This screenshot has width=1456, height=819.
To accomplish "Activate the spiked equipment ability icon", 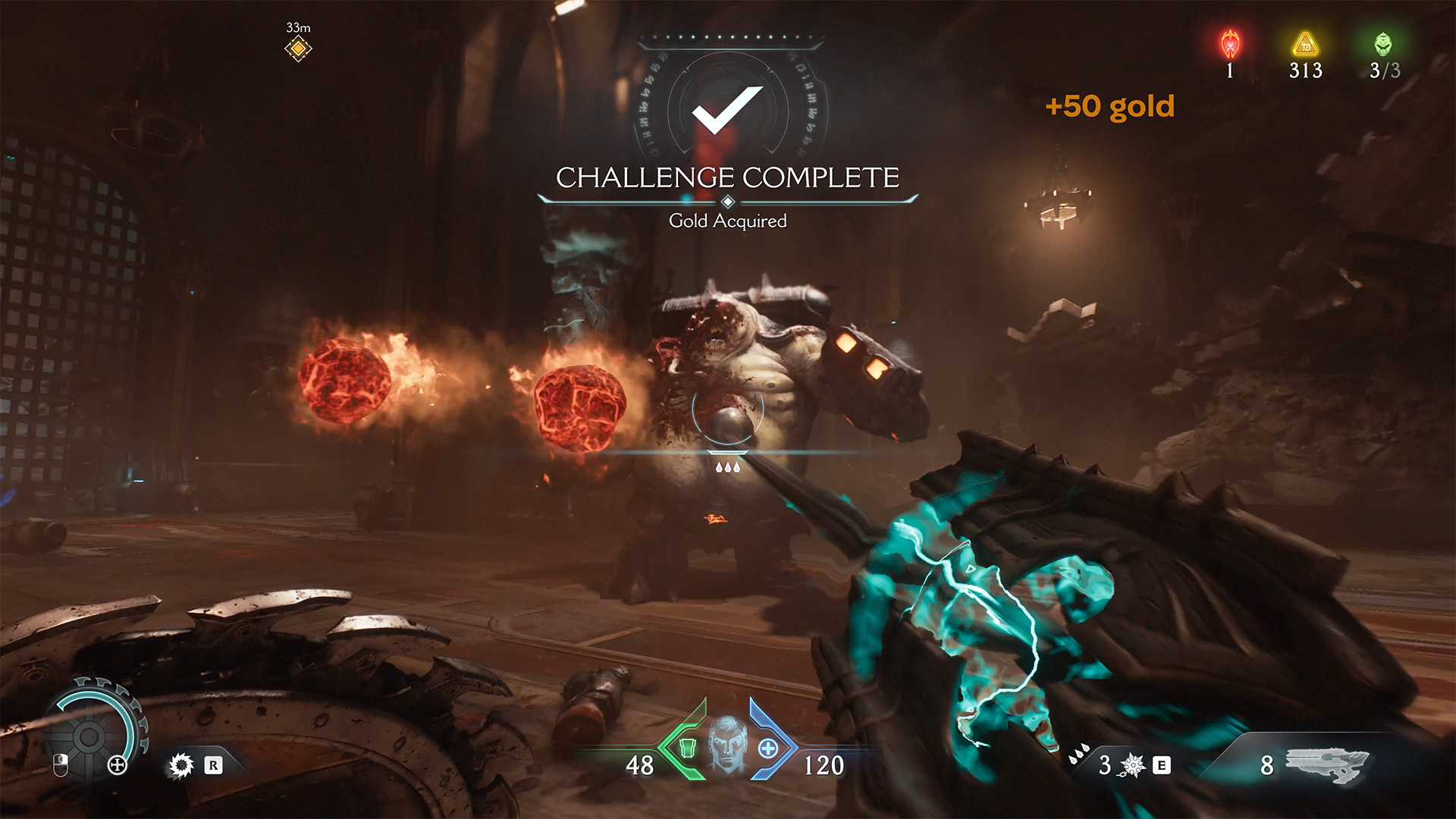I will pyautogui.click(x=1132, y=765).
